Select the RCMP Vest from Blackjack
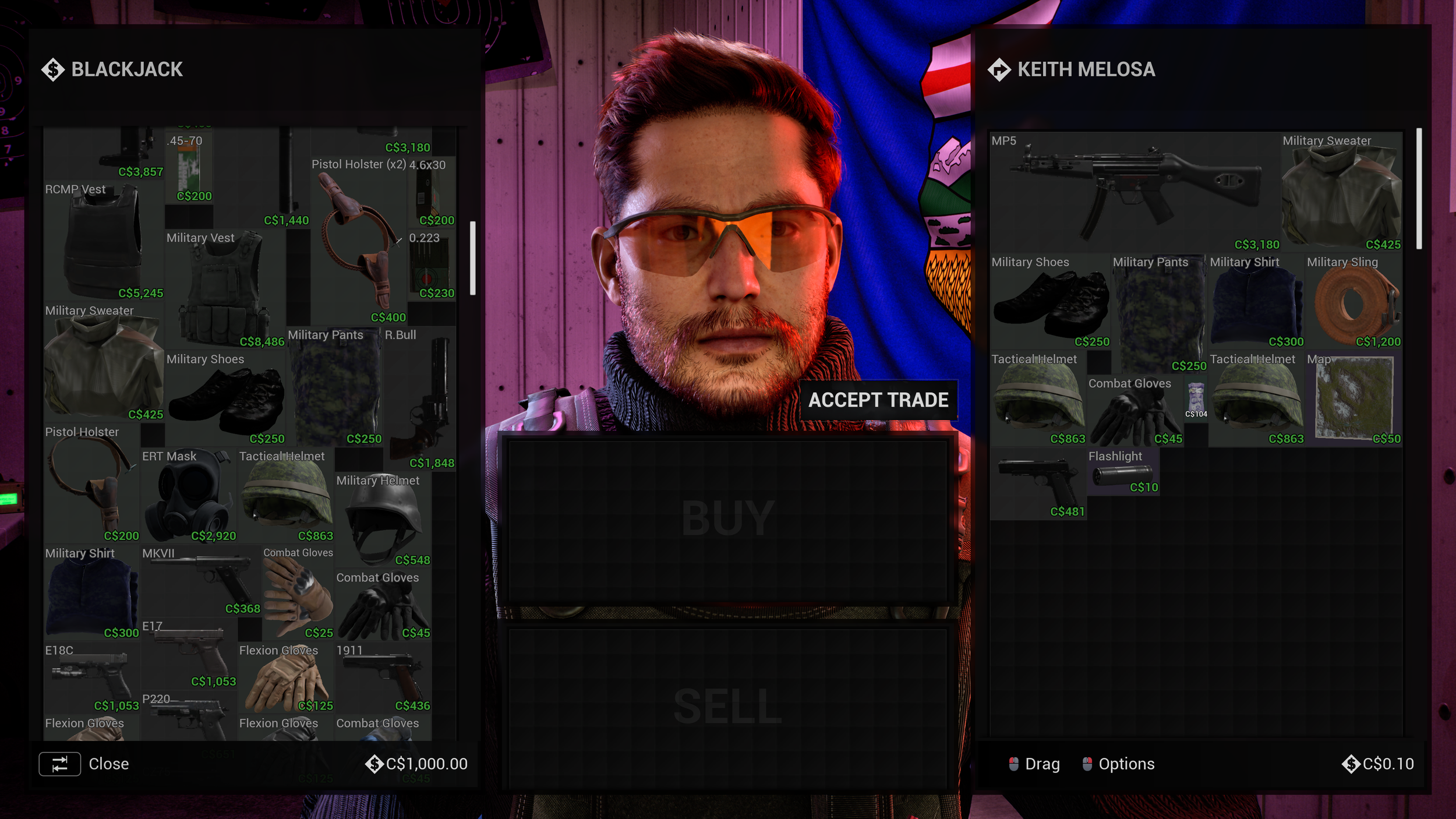The width and height of the screenshot is (1456, 819). 104,242
